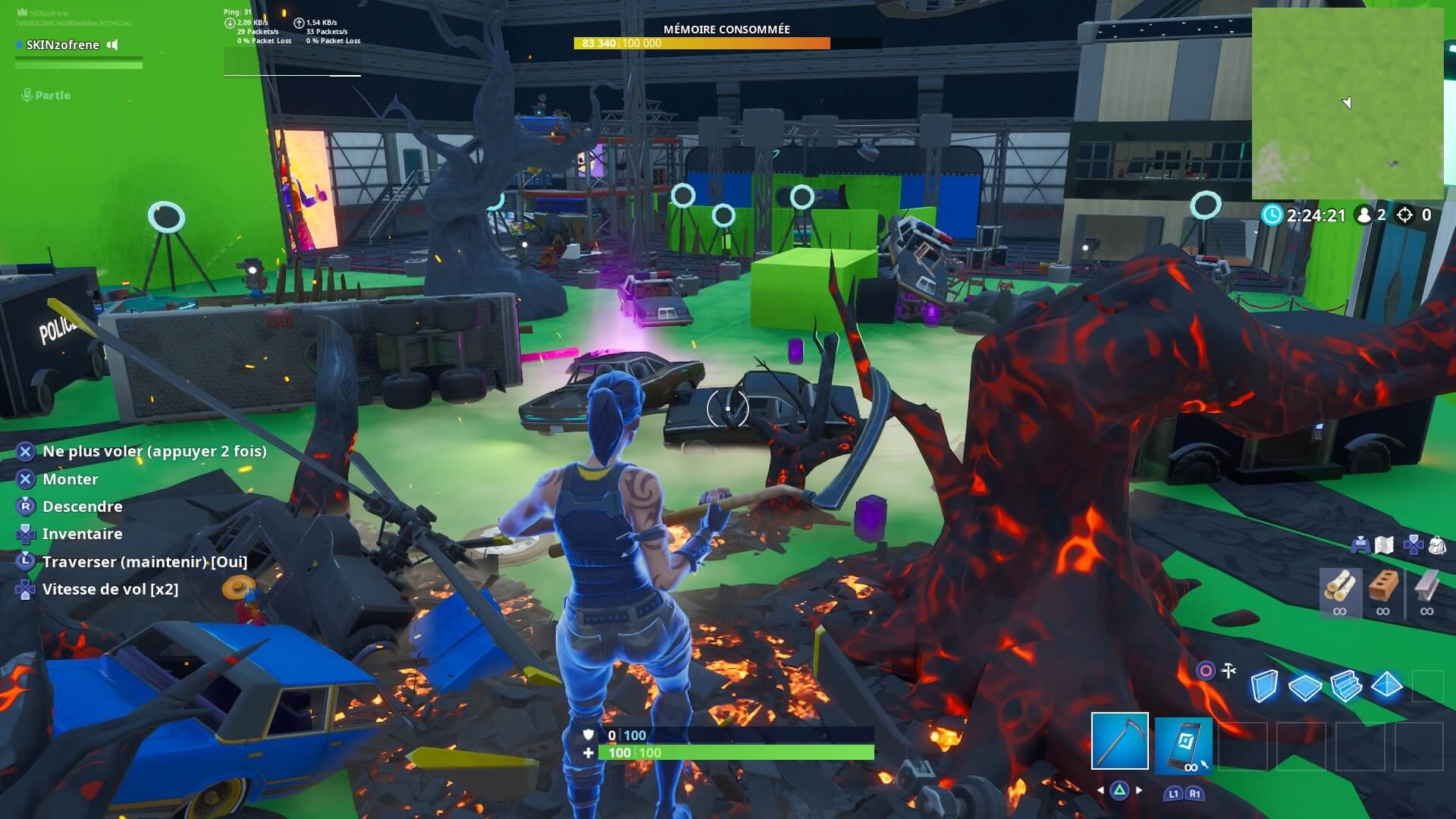Switch to the L1 tab
This screenshot has width=1456, height=819.
[1174, 793]
